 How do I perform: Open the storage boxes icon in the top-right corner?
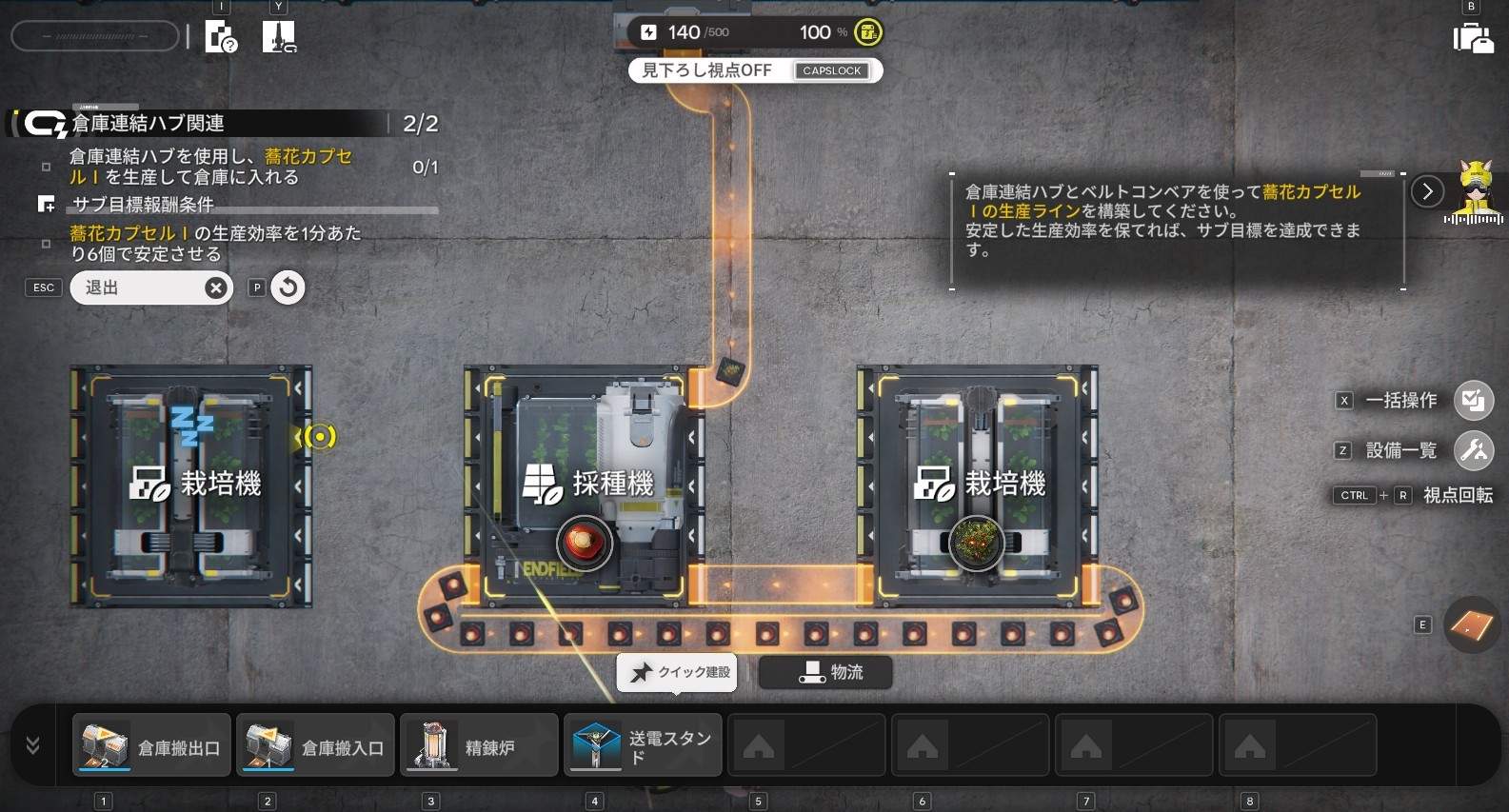point(1473,38)
